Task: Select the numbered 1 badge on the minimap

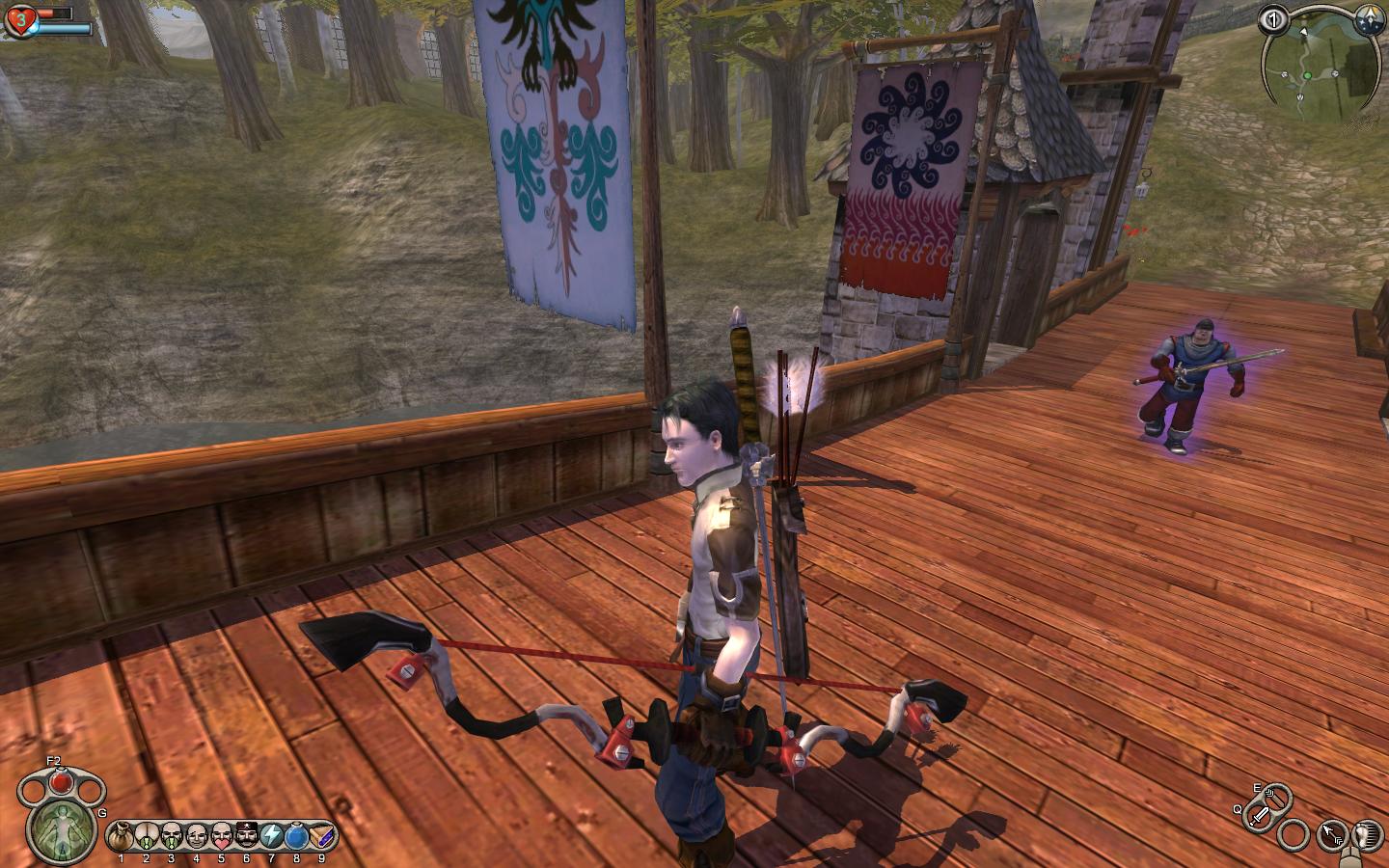Action: (x=1273, y=18)
